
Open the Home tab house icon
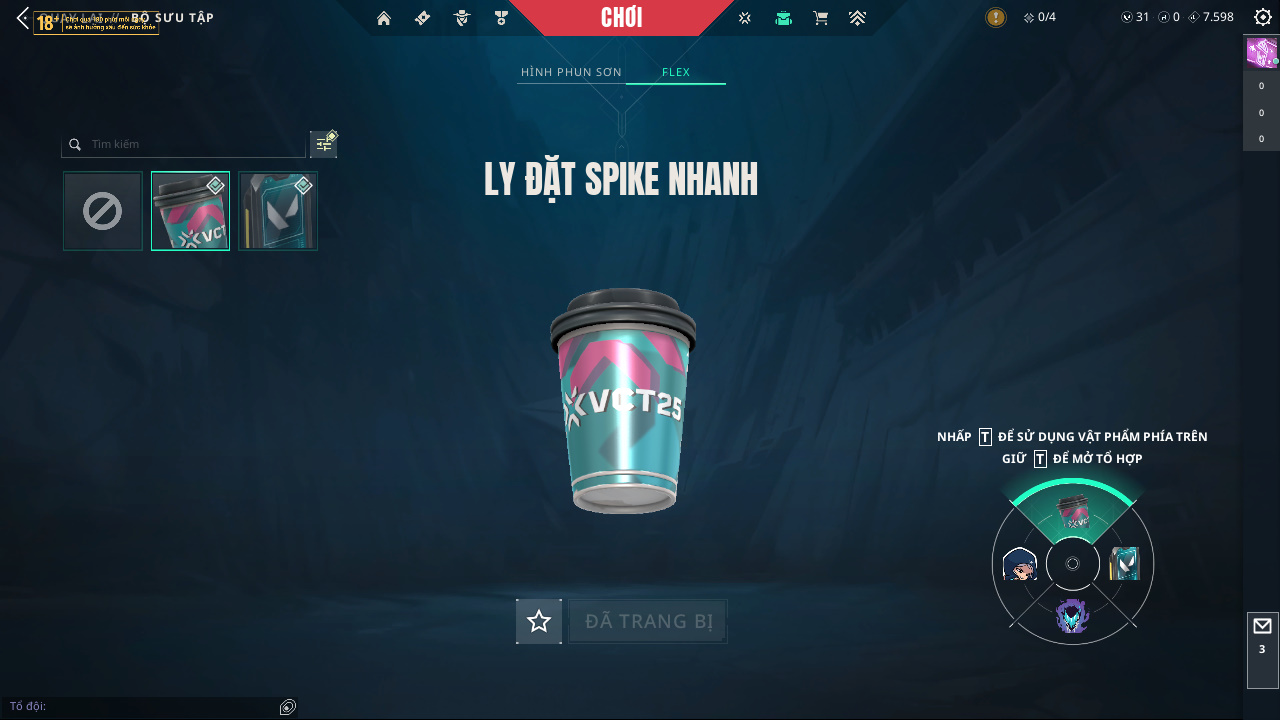383,18
